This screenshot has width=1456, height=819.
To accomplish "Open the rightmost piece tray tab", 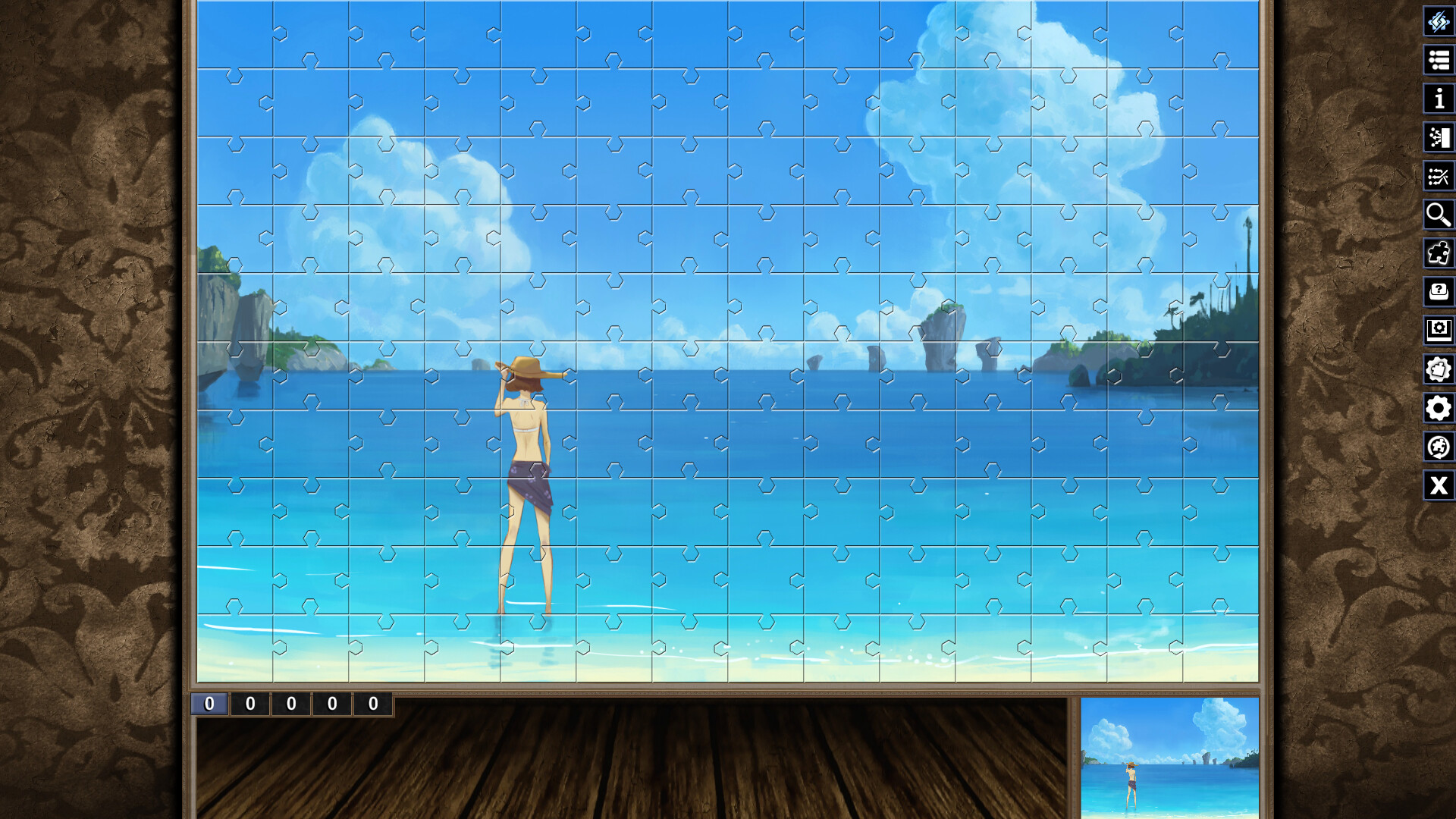I will coord(372,703).
